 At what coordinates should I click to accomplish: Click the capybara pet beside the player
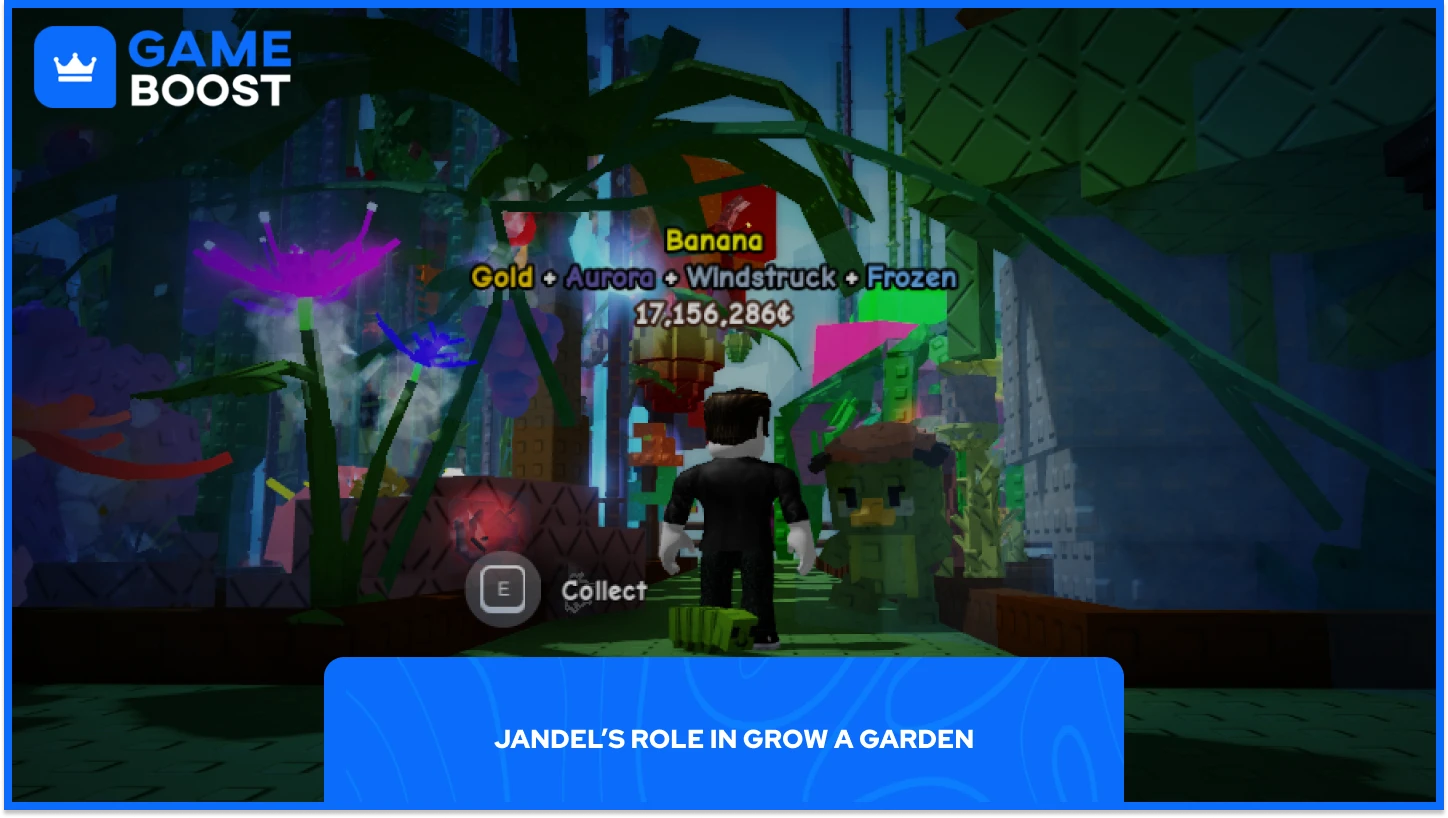880,500
